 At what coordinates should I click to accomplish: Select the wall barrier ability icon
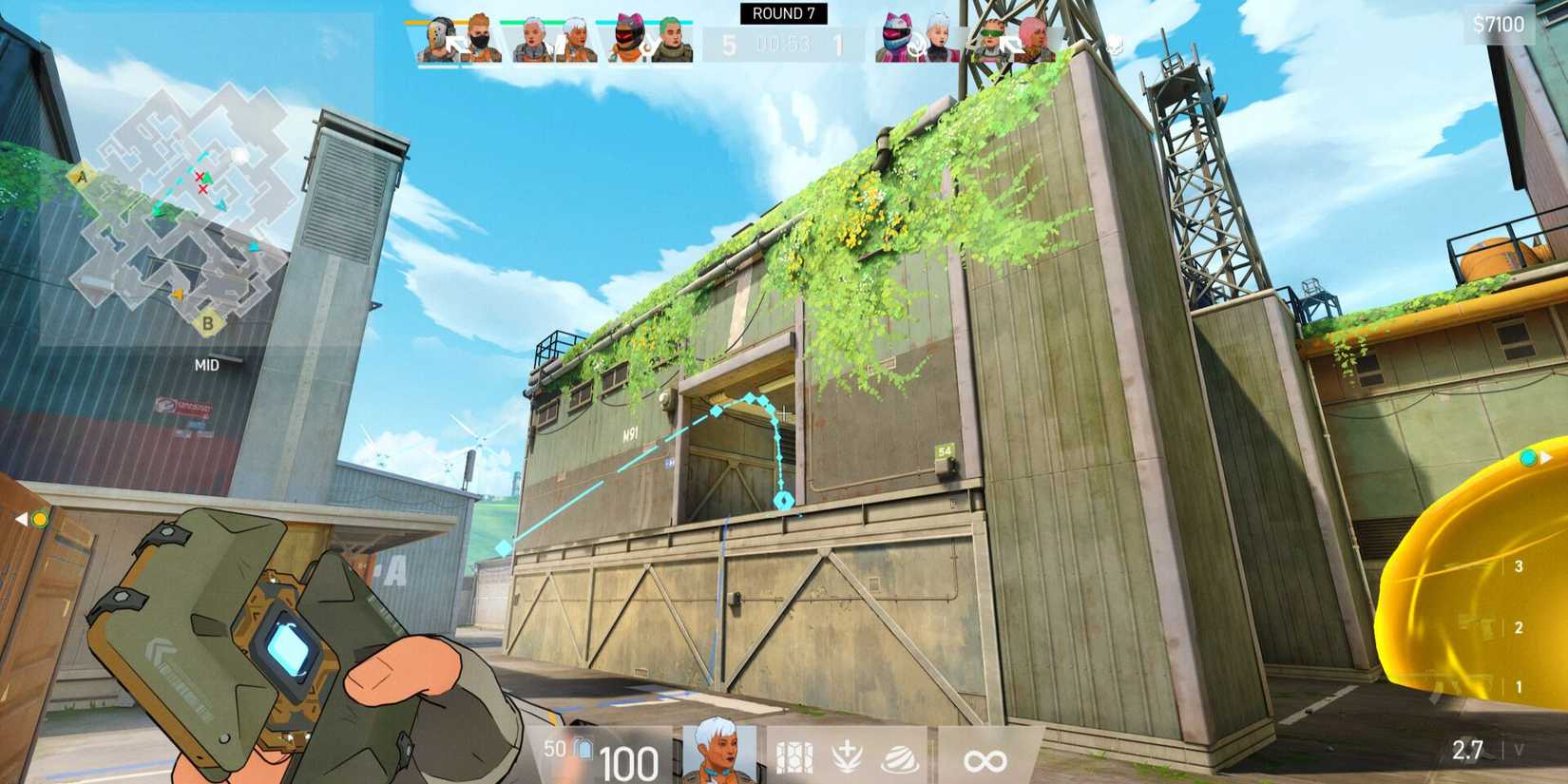(794, 757)
